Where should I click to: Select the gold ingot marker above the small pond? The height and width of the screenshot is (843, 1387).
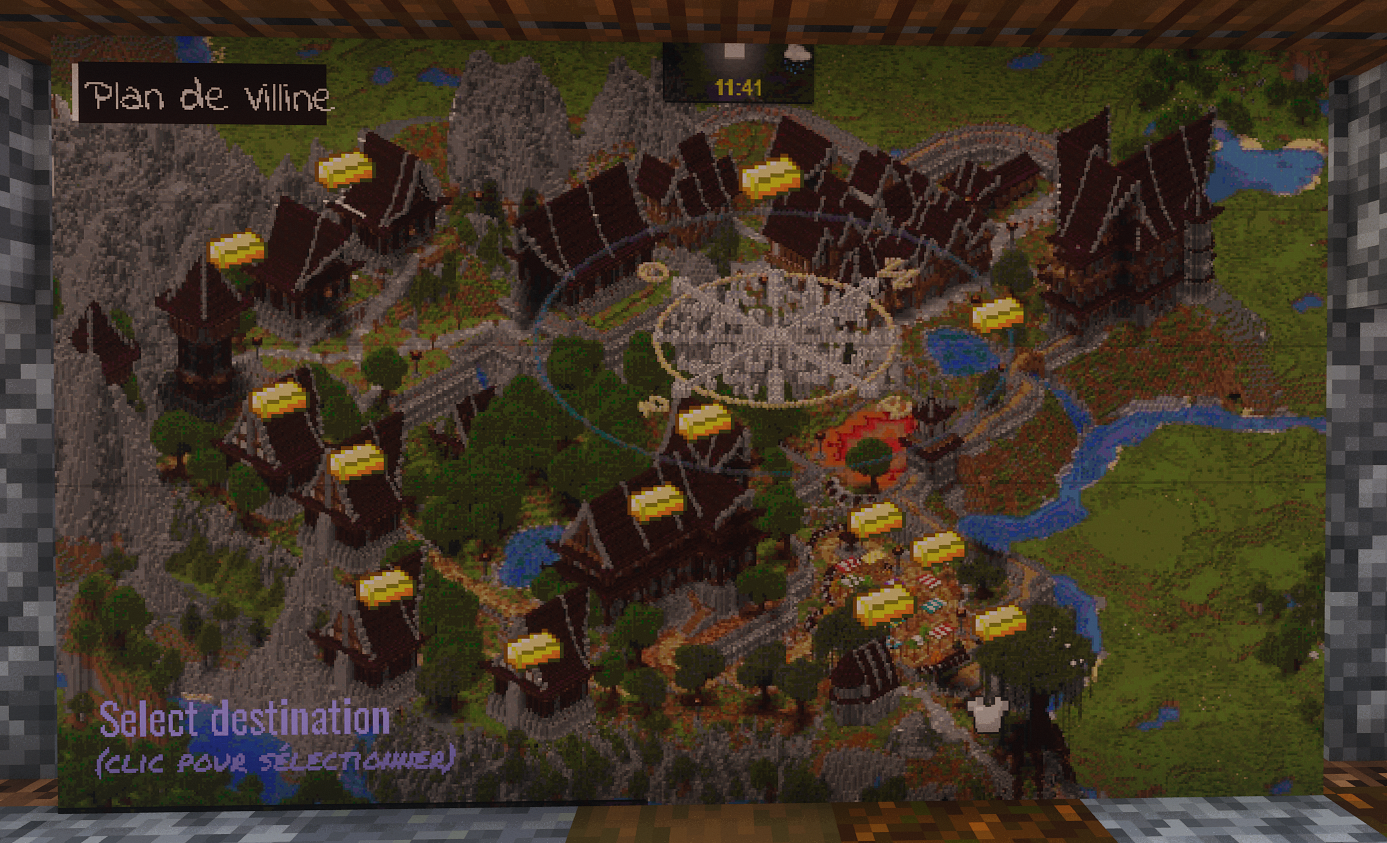pos(998,314)
